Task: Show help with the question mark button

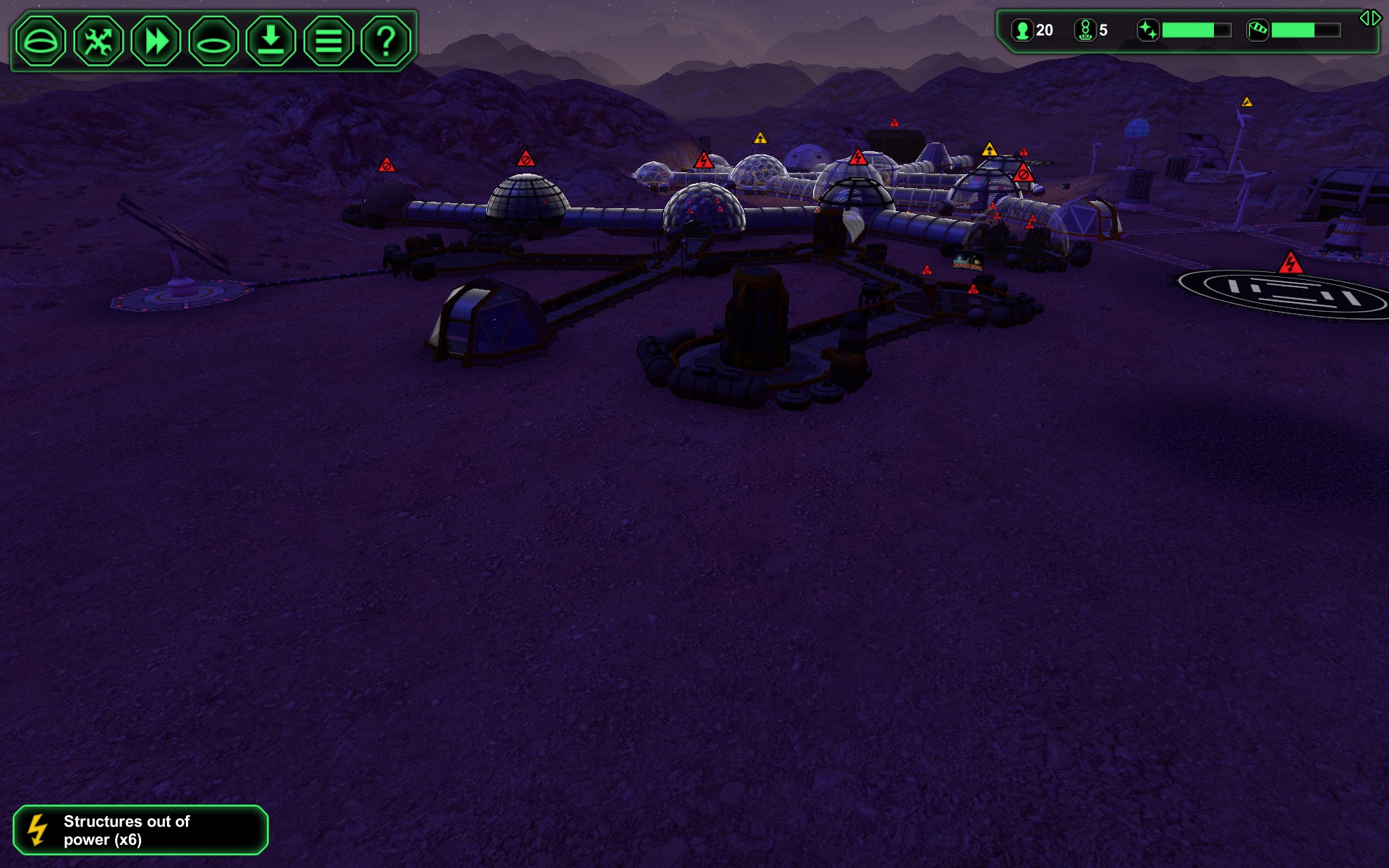Action: click(386, 41)
